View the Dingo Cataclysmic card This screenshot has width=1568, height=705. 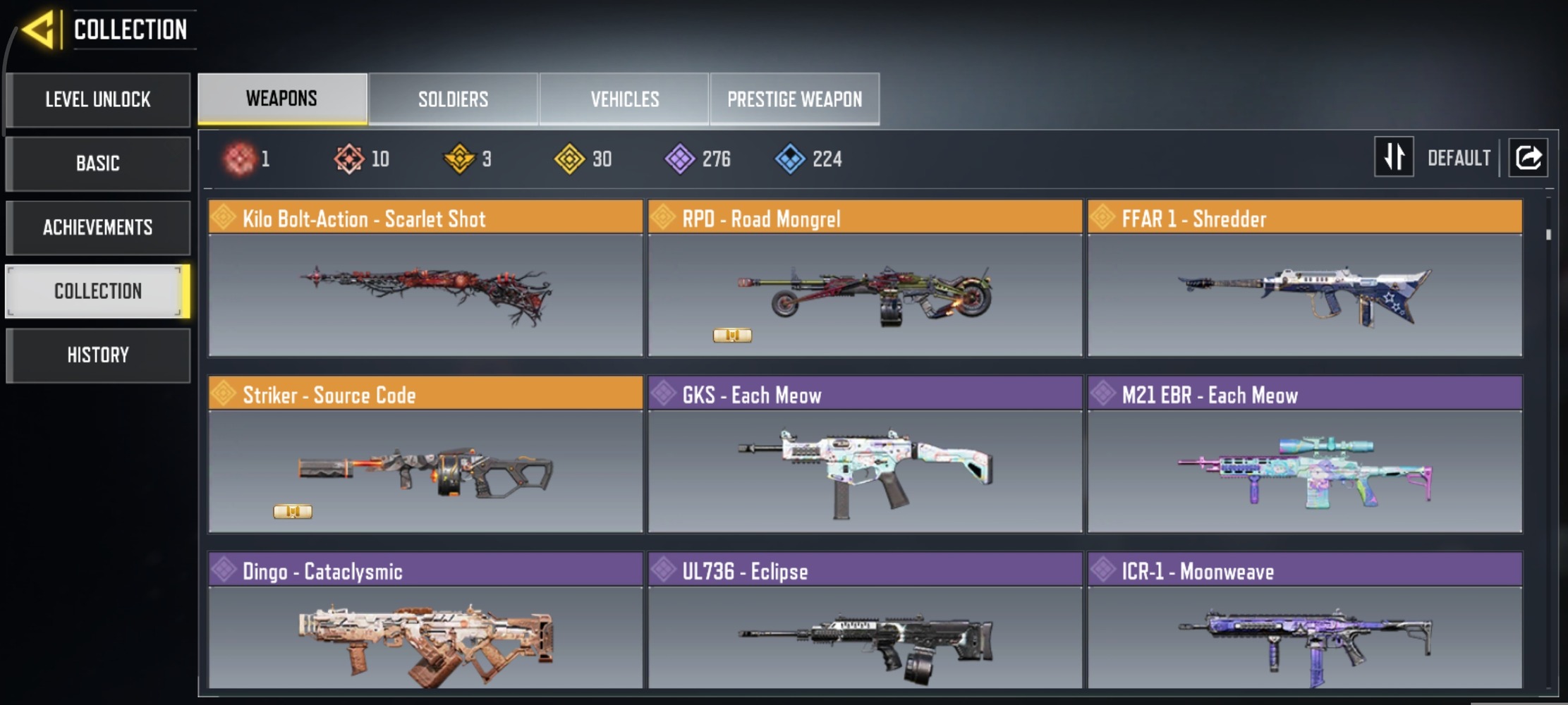click(425, 622)
